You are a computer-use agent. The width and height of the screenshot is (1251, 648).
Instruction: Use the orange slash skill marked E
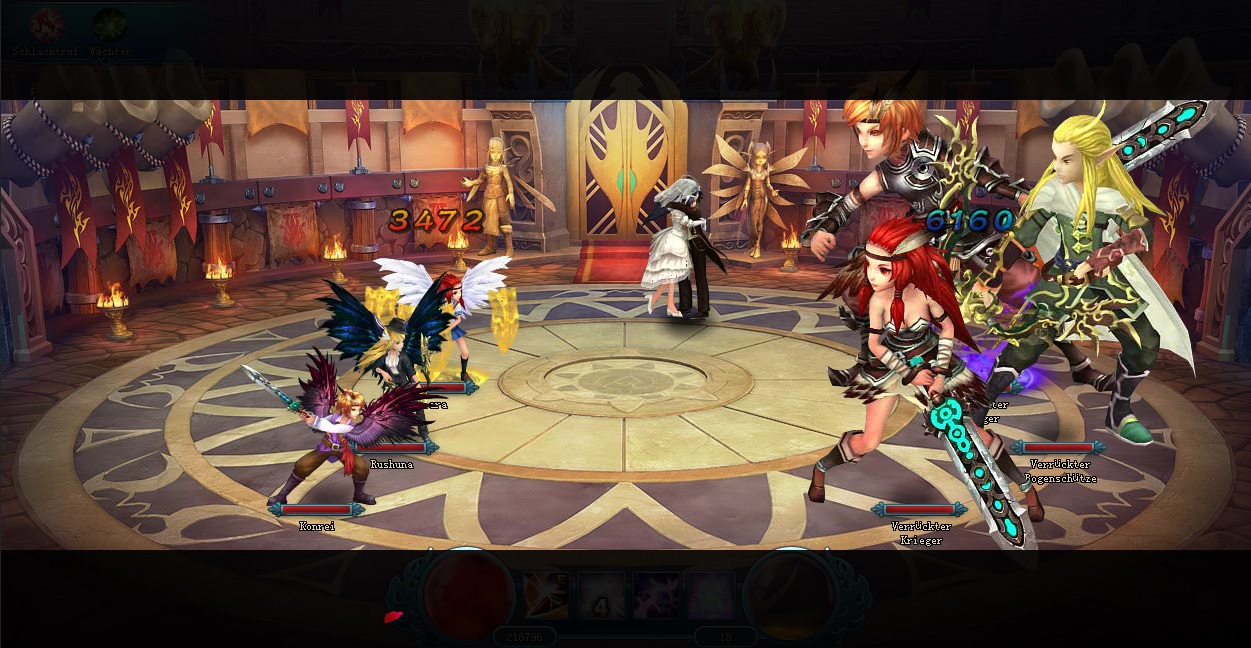(546, 595)
